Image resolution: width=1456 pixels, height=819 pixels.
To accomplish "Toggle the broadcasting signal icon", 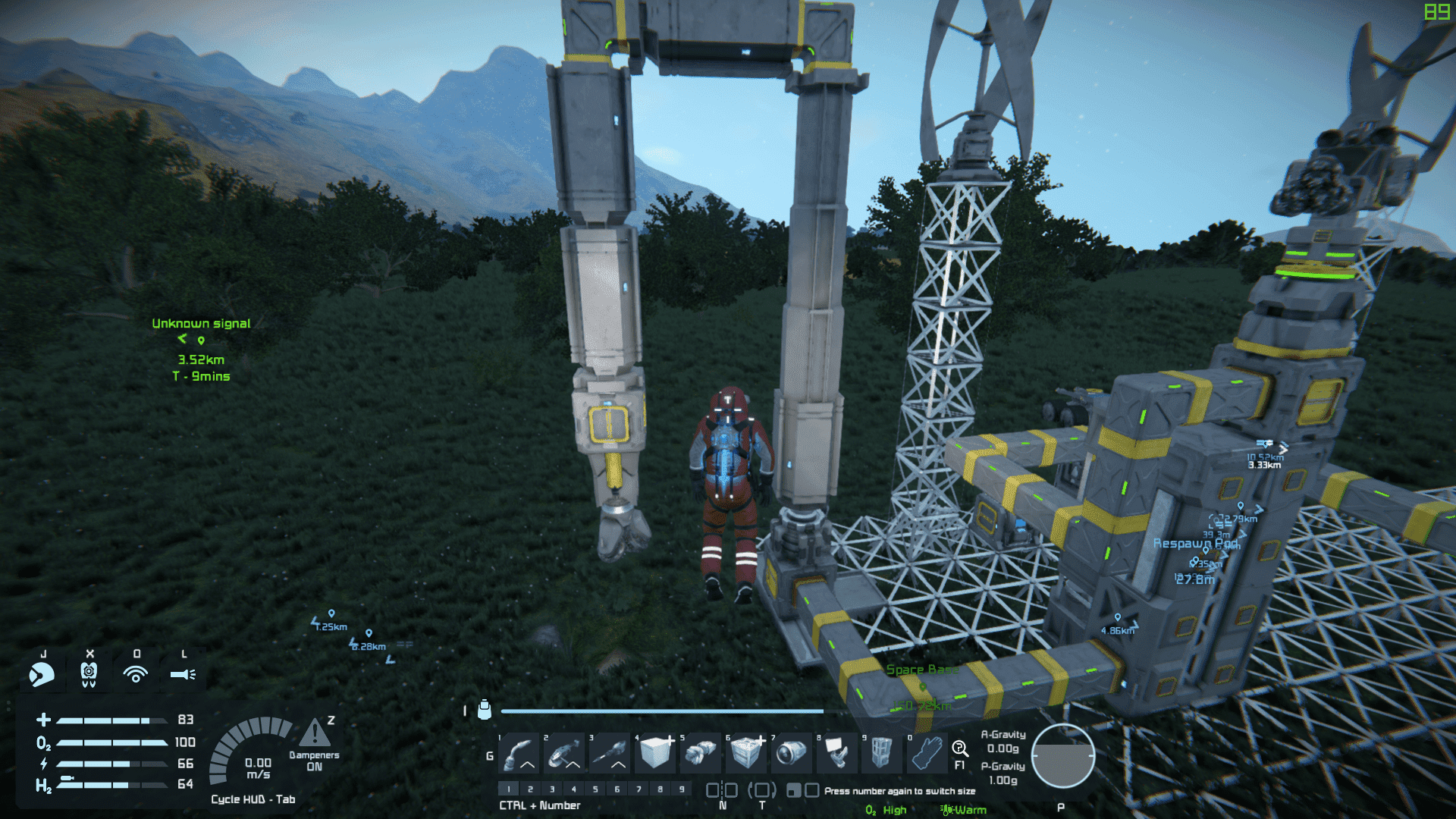I will (136, 673).
